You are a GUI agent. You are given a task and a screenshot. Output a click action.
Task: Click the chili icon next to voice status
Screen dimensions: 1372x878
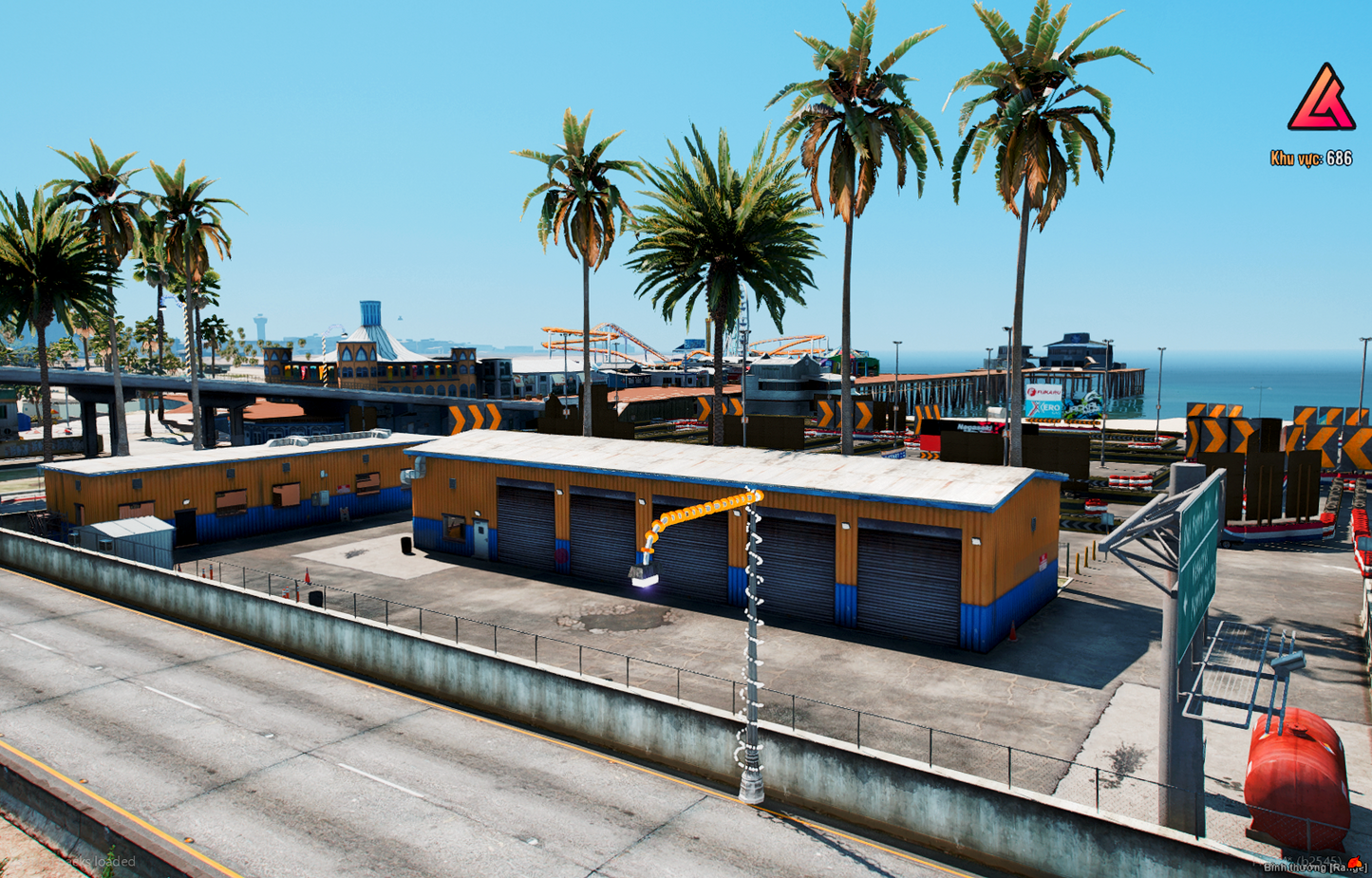click(1356, 862)
